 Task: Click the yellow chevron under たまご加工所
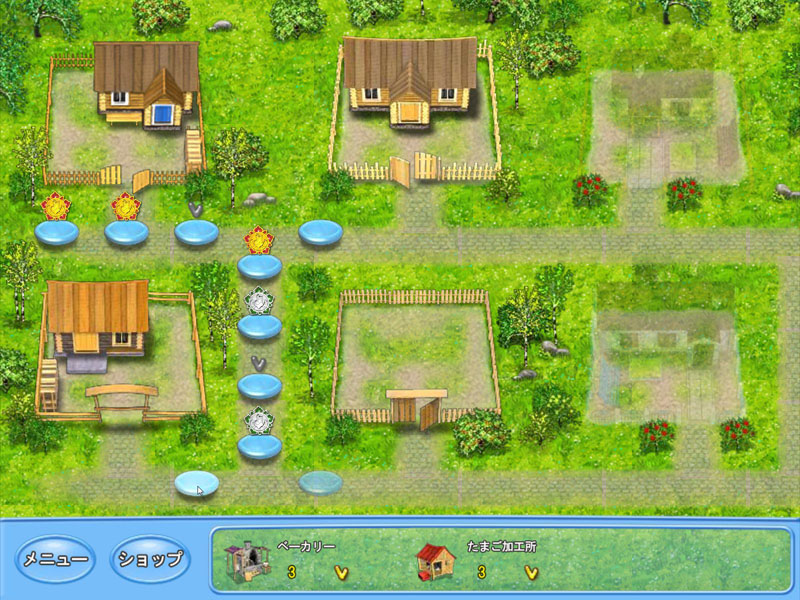531,573
